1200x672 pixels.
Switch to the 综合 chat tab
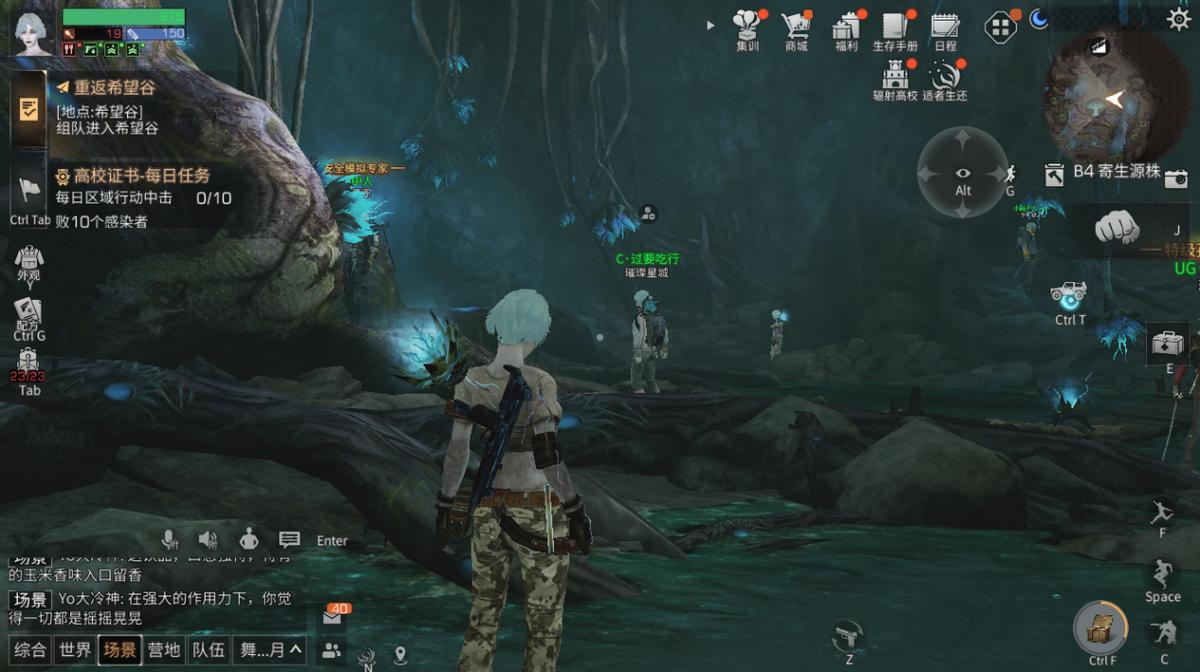coord(30,650)
